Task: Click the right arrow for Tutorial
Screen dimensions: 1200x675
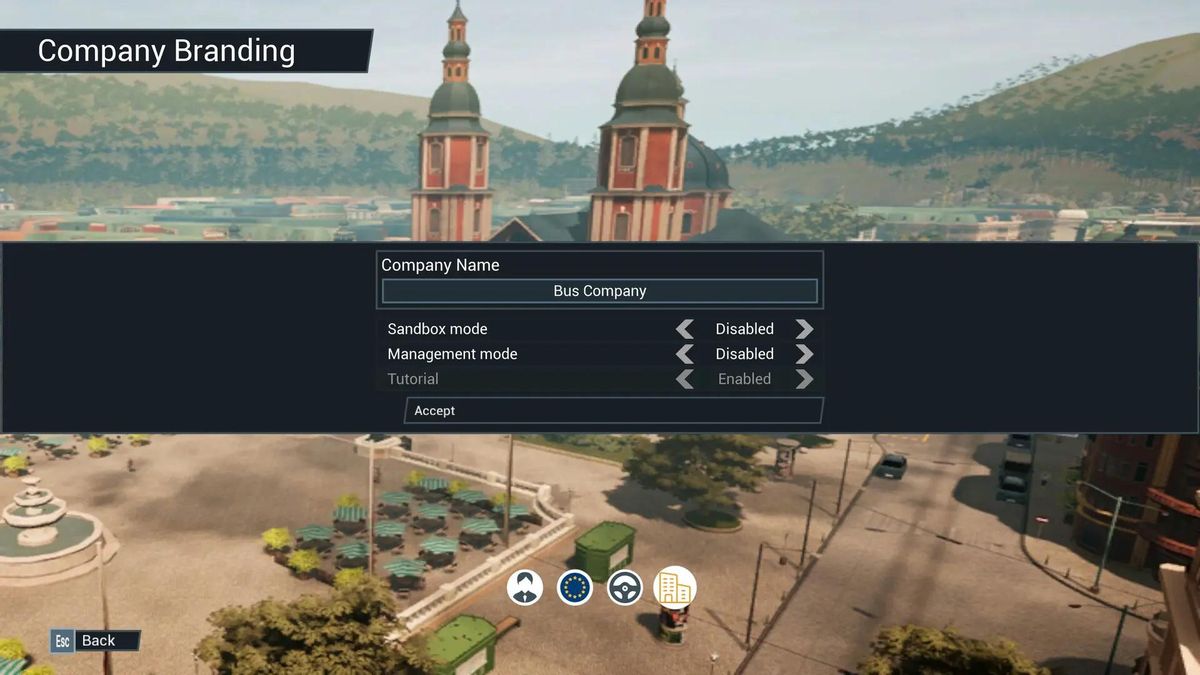Action: click(804, 379)
